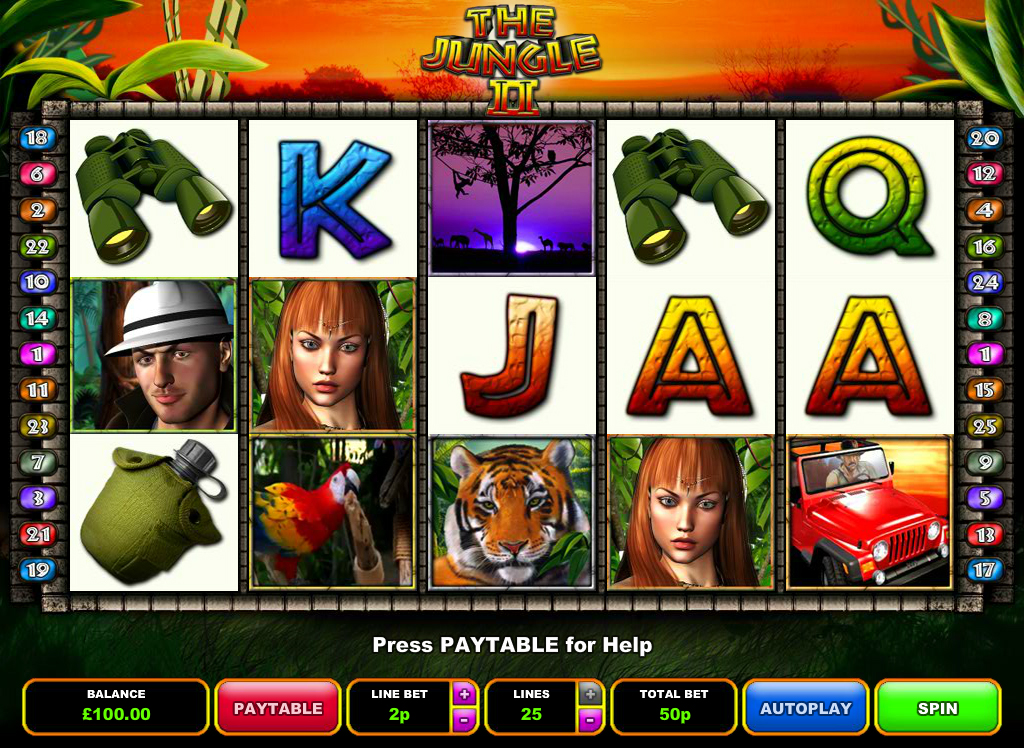Open the PAYTABLE help screen
Screen dimensions: 1024x748
[277, 708]
